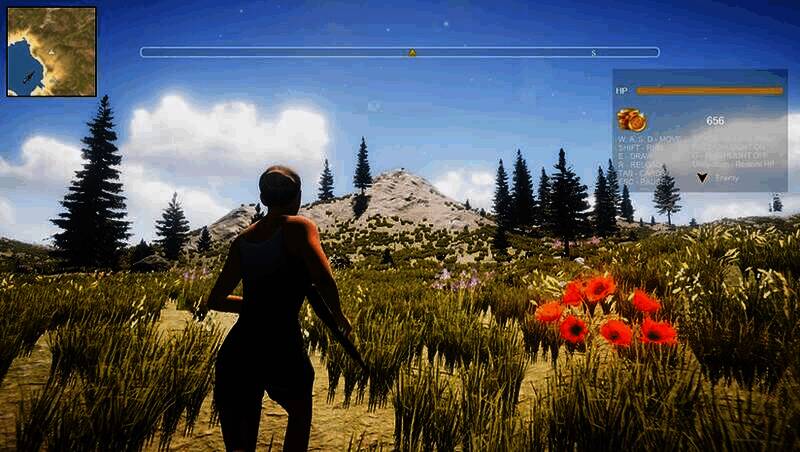Click the yellow marker on the compass bar

[x=412, y=52]
